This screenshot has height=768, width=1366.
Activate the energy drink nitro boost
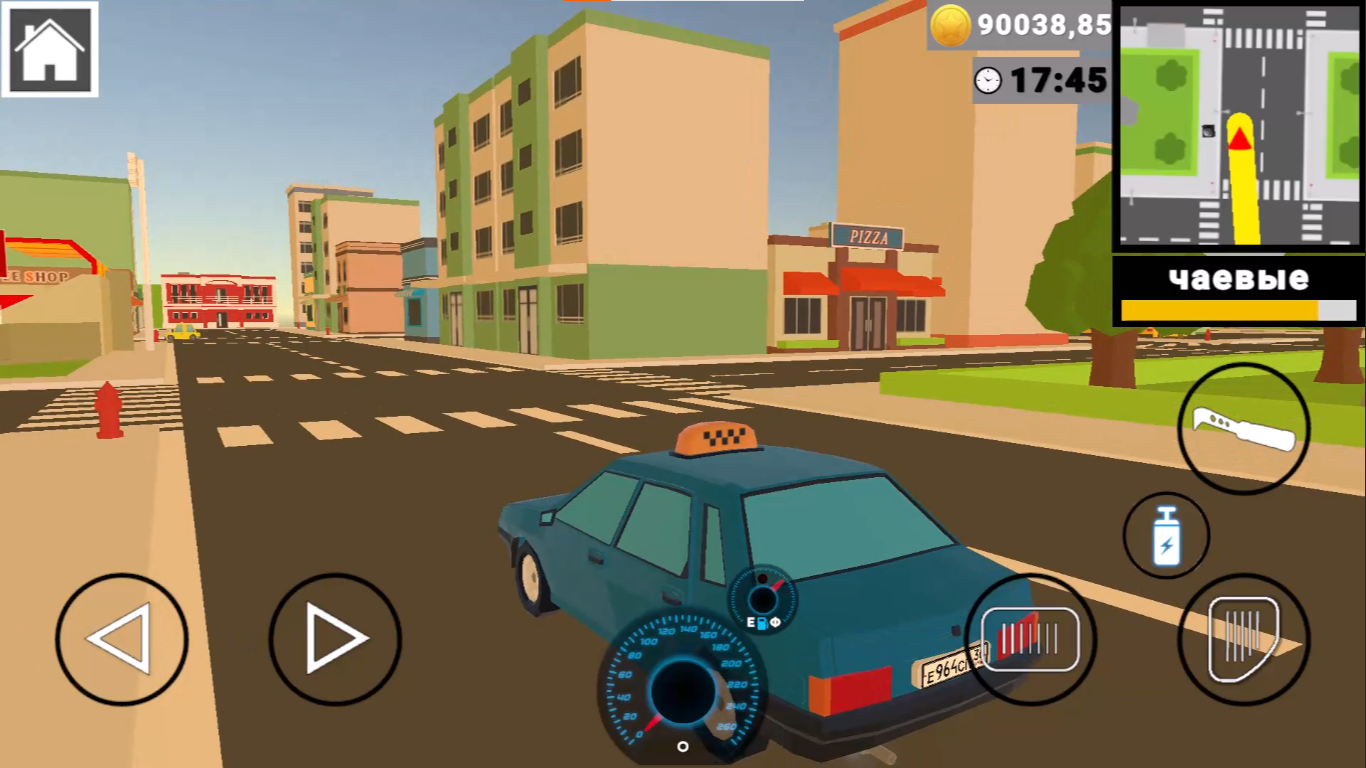[1165, 536]
